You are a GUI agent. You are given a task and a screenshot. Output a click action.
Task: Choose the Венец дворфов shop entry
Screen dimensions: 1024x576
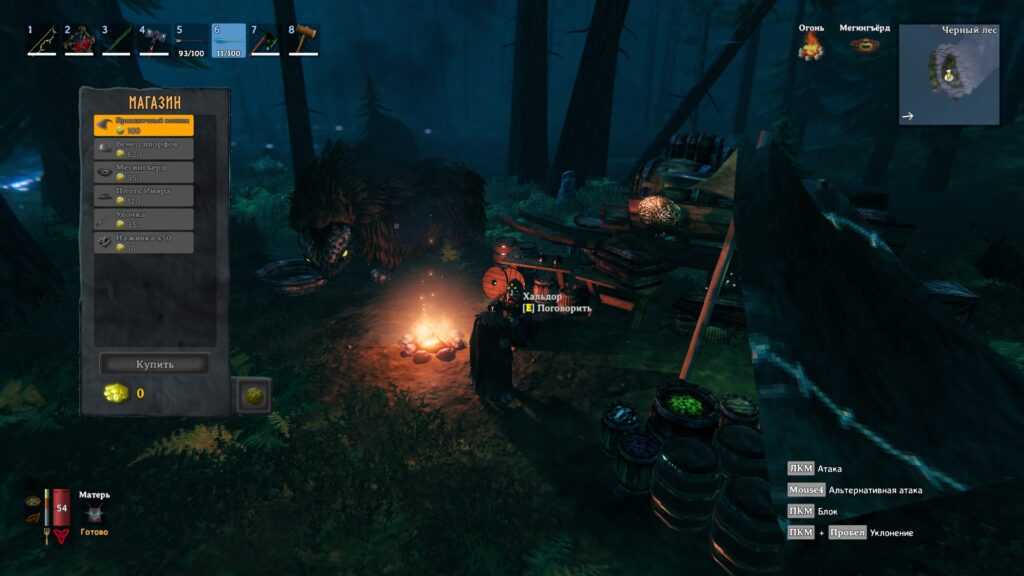coord(144,149)
